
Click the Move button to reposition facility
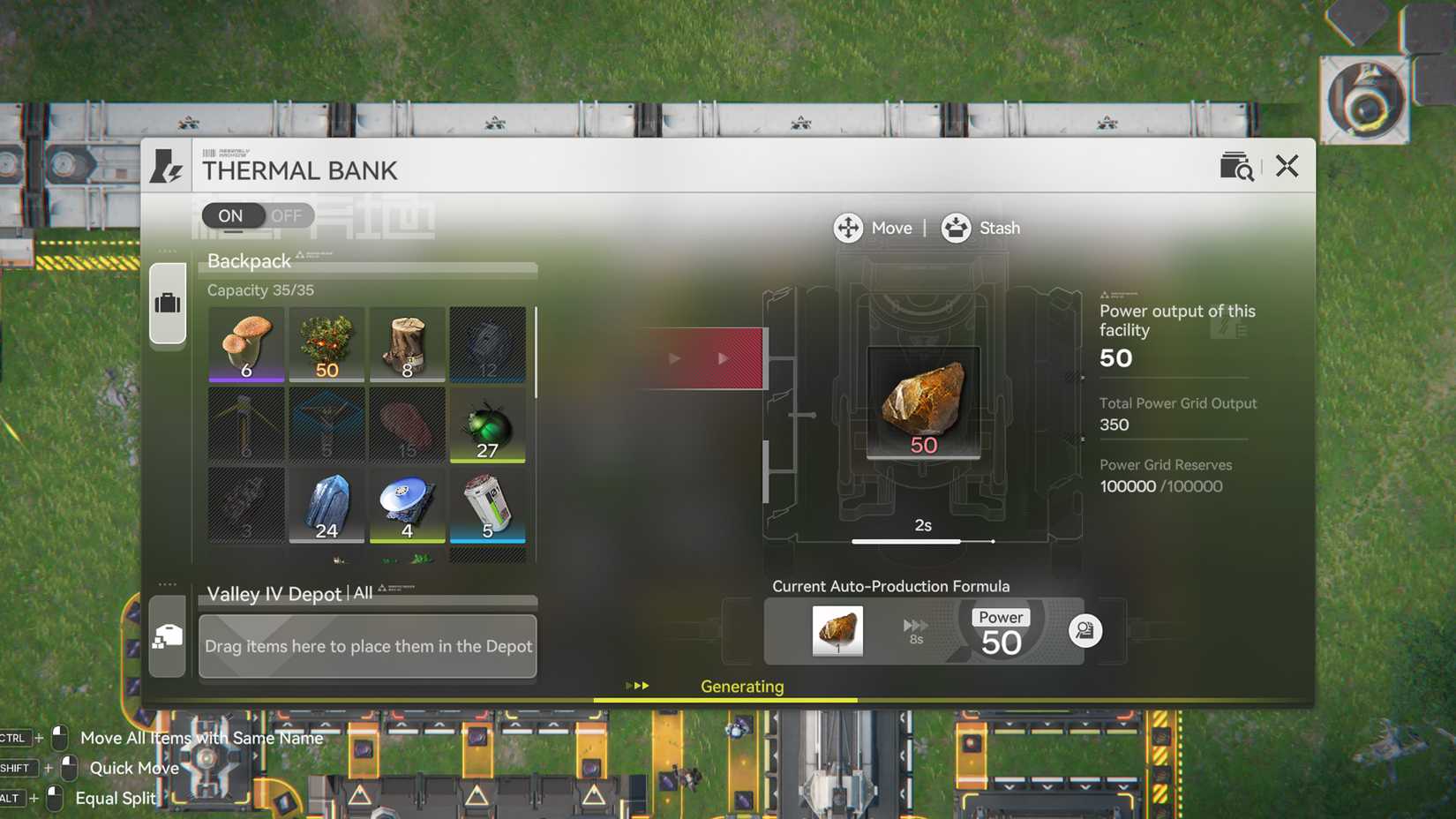891,228
